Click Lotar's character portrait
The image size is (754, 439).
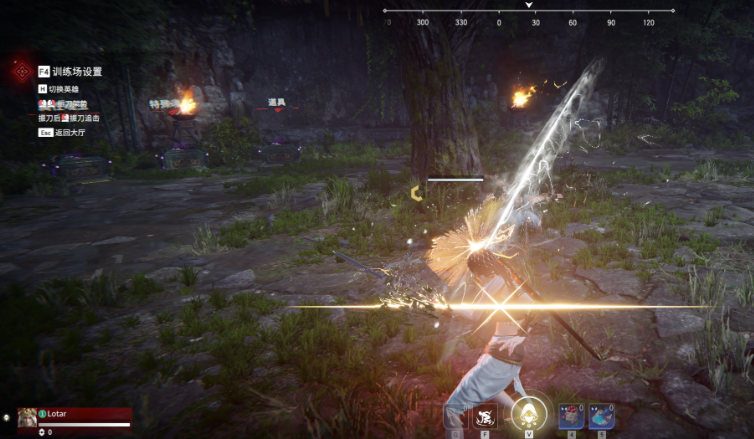coord(27,415)
